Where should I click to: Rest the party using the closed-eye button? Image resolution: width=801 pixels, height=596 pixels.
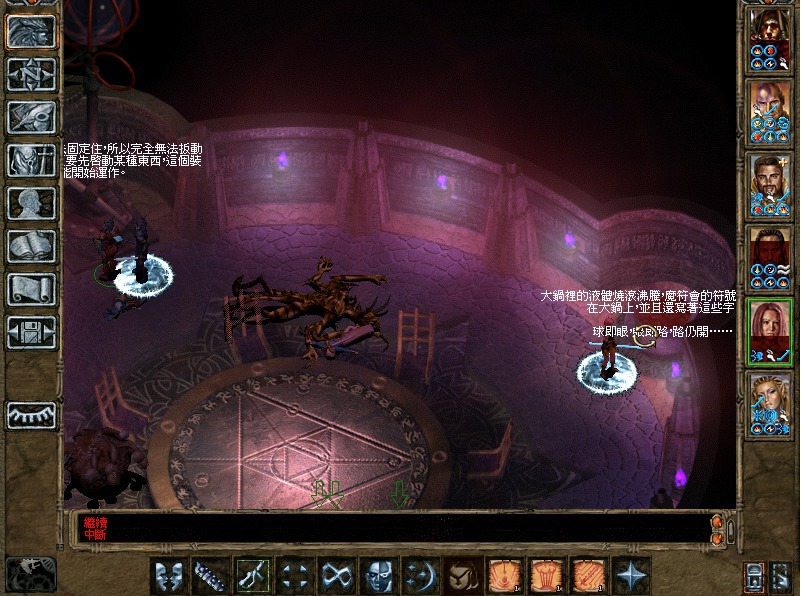pyautogui.click(x=31, y=414)
